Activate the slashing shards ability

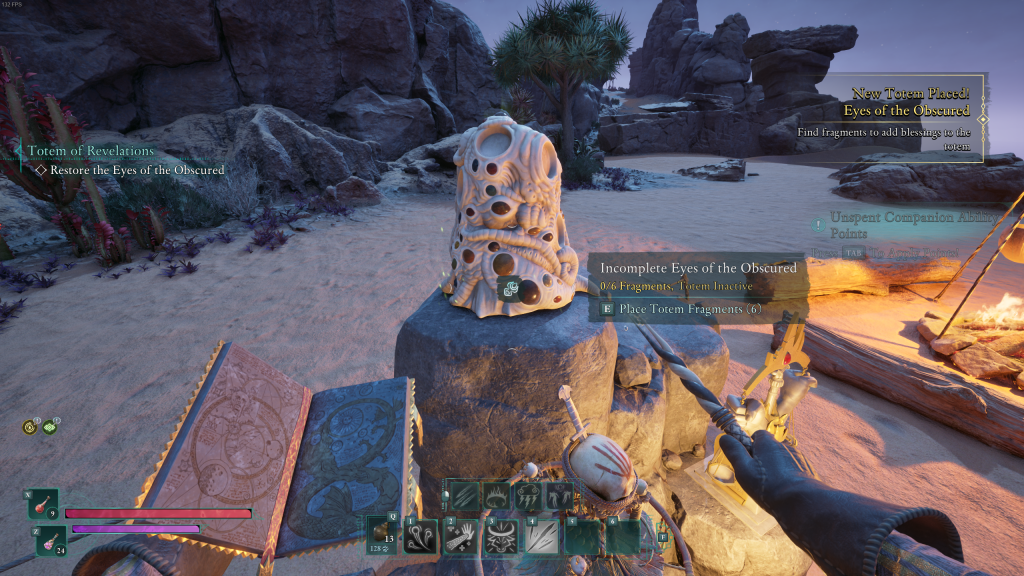point(541,536)
